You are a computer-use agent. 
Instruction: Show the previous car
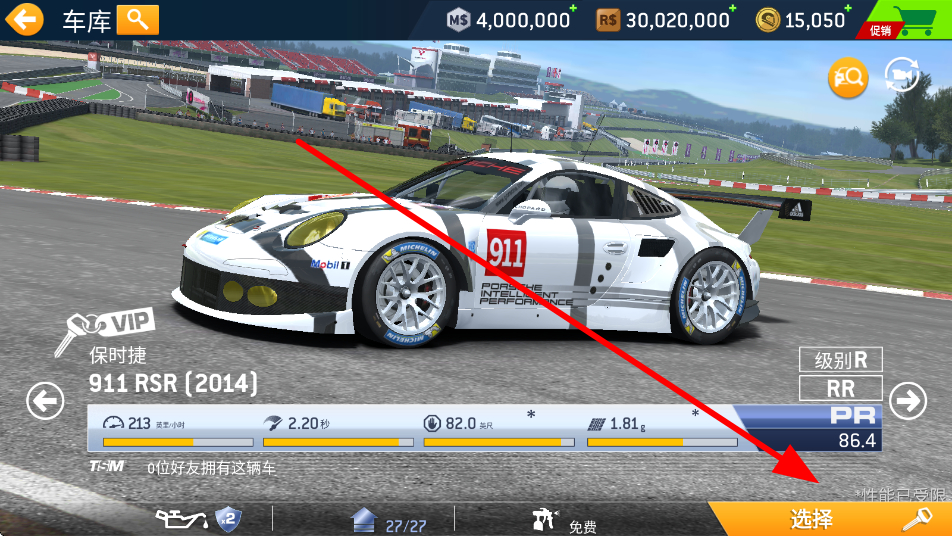pos(45,401)
